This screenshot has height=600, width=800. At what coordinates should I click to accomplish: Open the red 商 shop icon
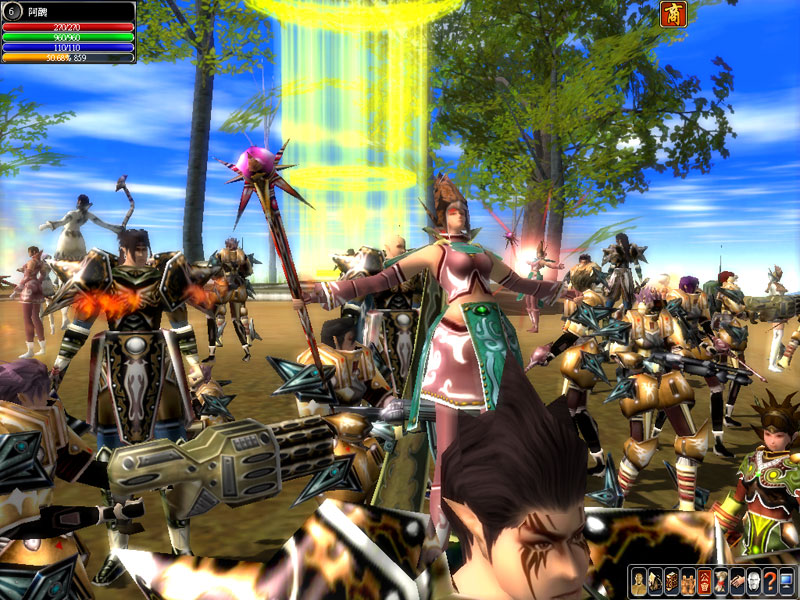pos(672,13)
